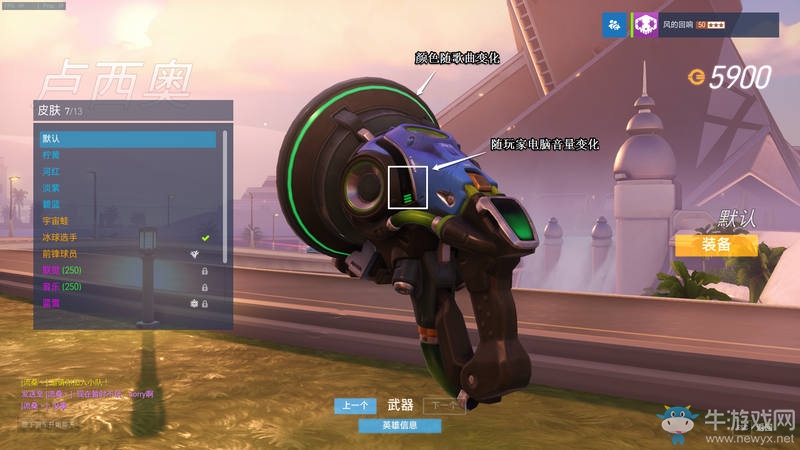Open the 风的回响 player profile card
The height and width of the screenshot is (450, 800).
[705, 25]
